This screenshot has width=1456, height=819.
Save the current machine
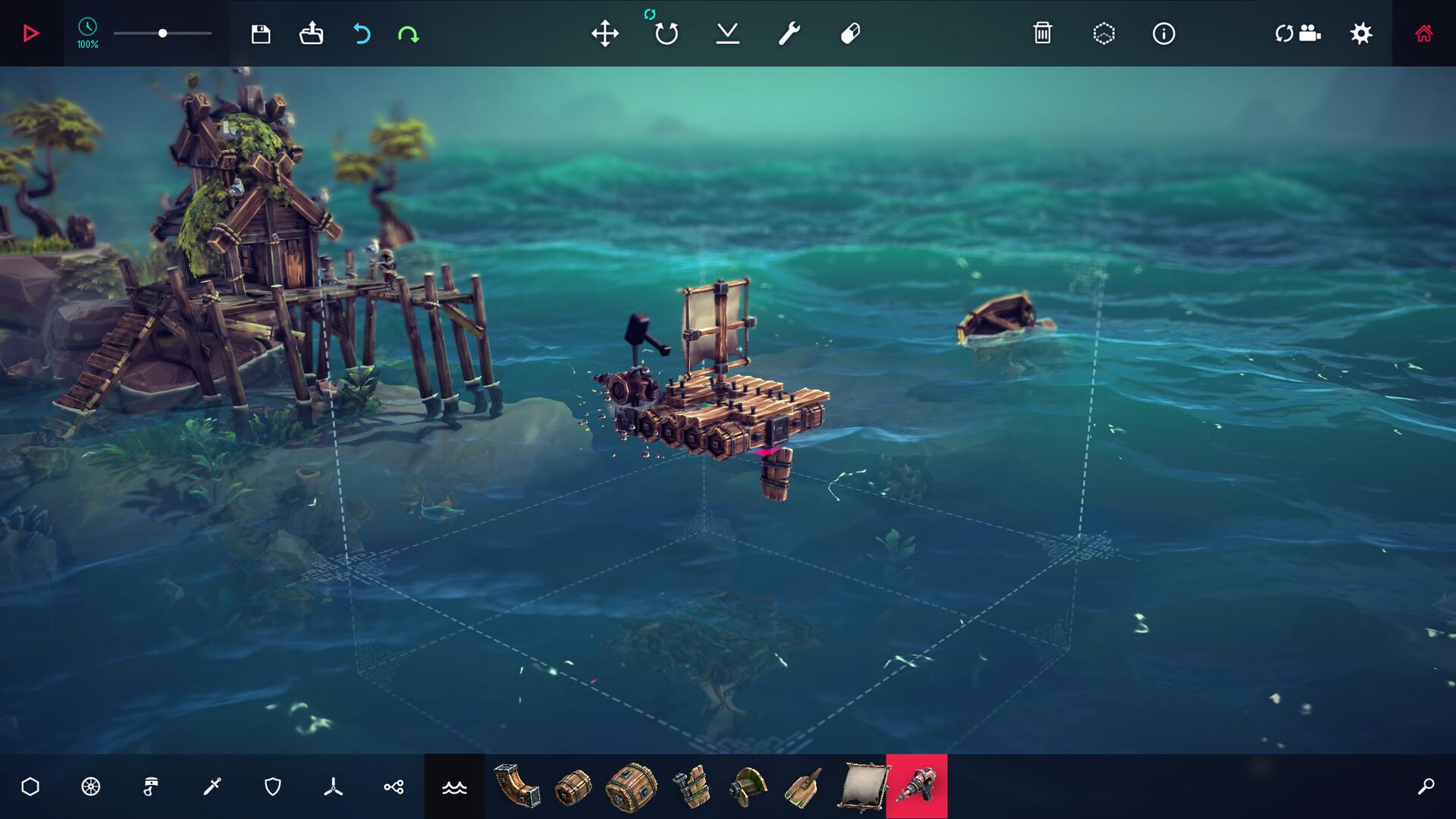pos(260,33)
